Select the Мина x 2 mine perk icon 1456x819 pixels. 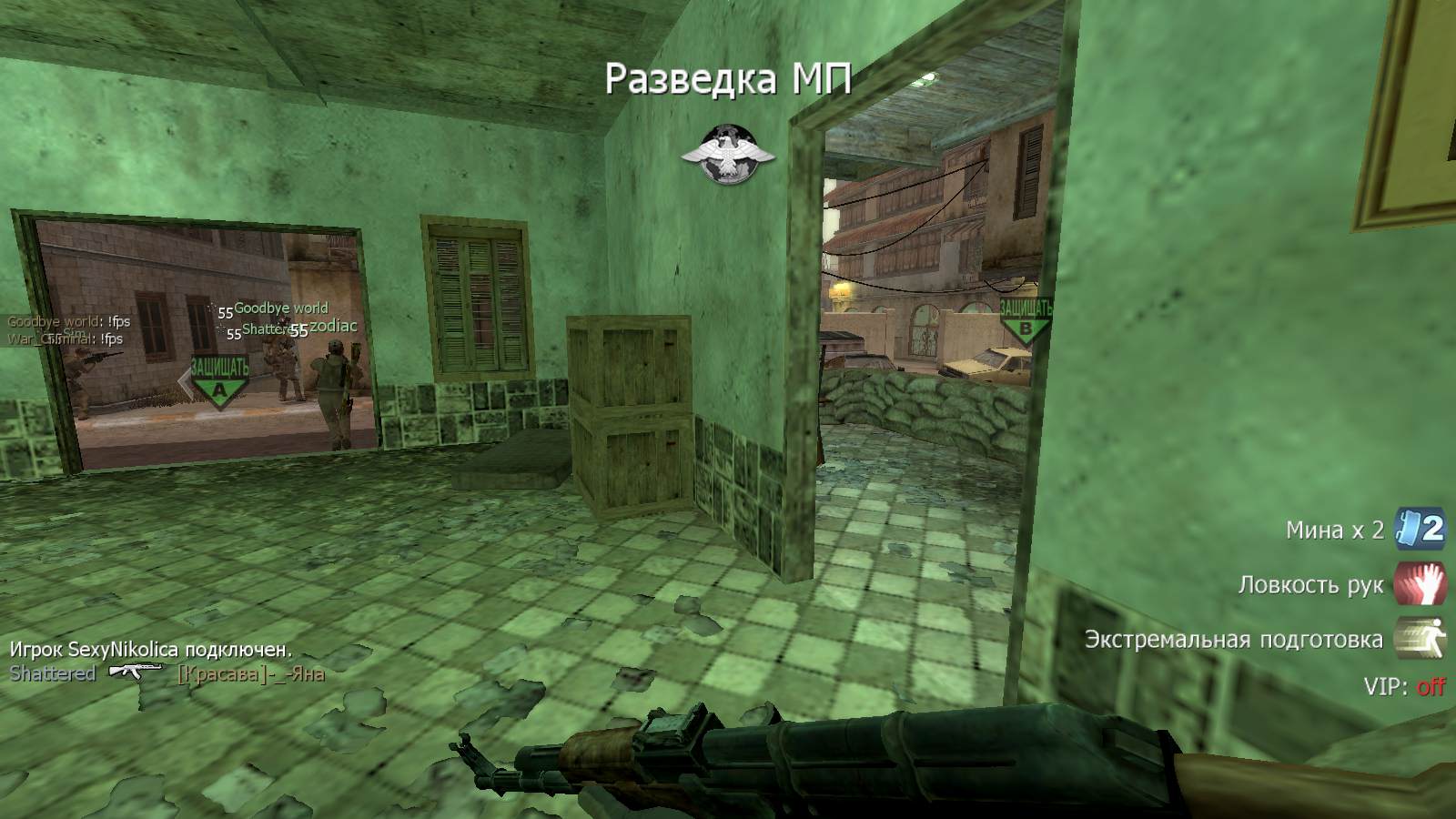1420,529
